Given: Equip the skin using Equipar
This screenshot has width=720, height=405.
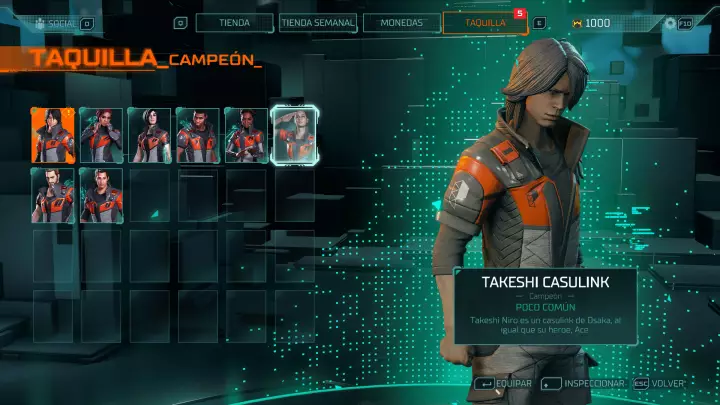Looking at the screenshot, I should pos(506,383).
